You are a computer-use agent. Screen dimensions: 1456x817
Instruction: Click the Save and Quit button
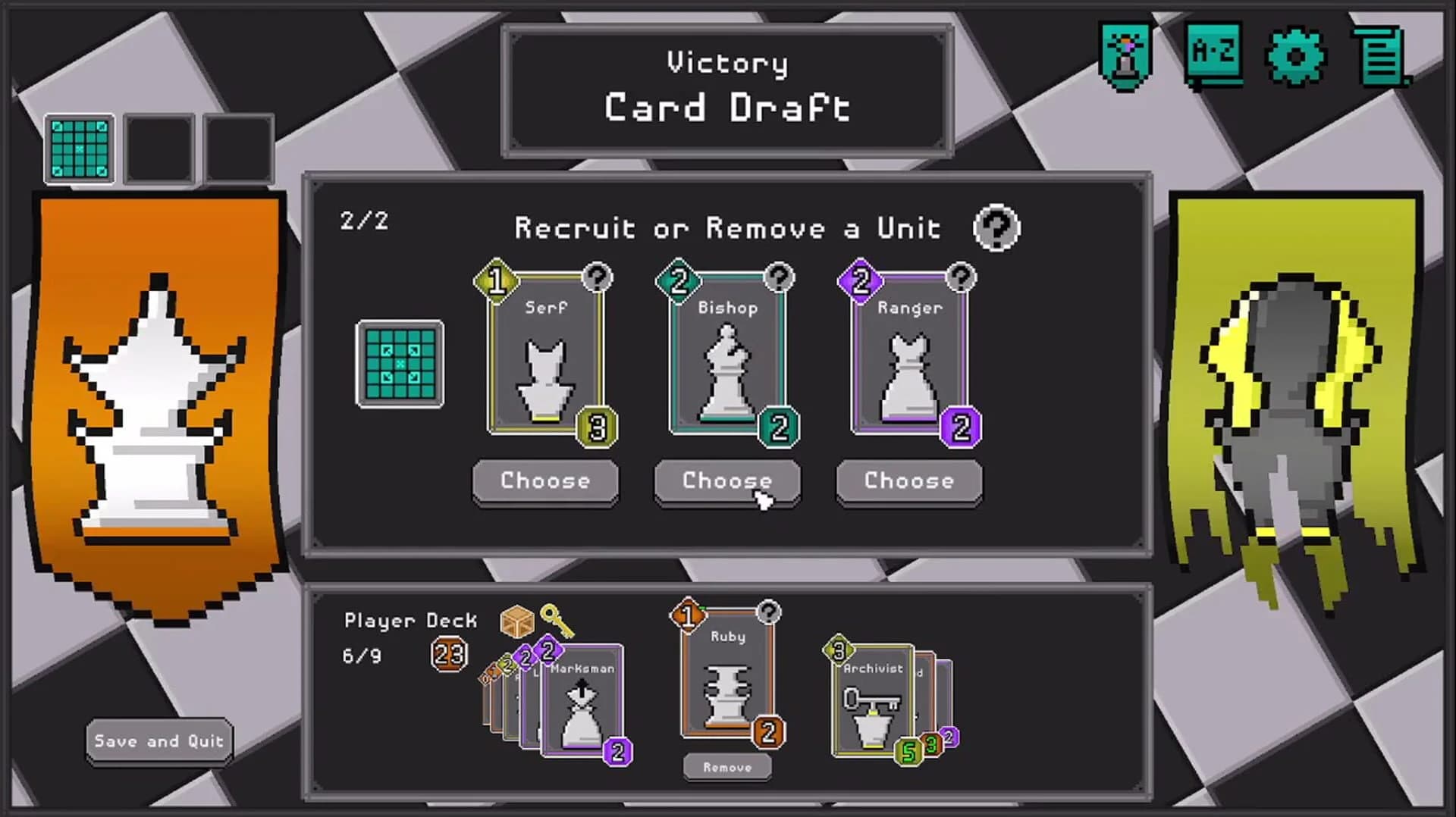(x=158, y=741)
